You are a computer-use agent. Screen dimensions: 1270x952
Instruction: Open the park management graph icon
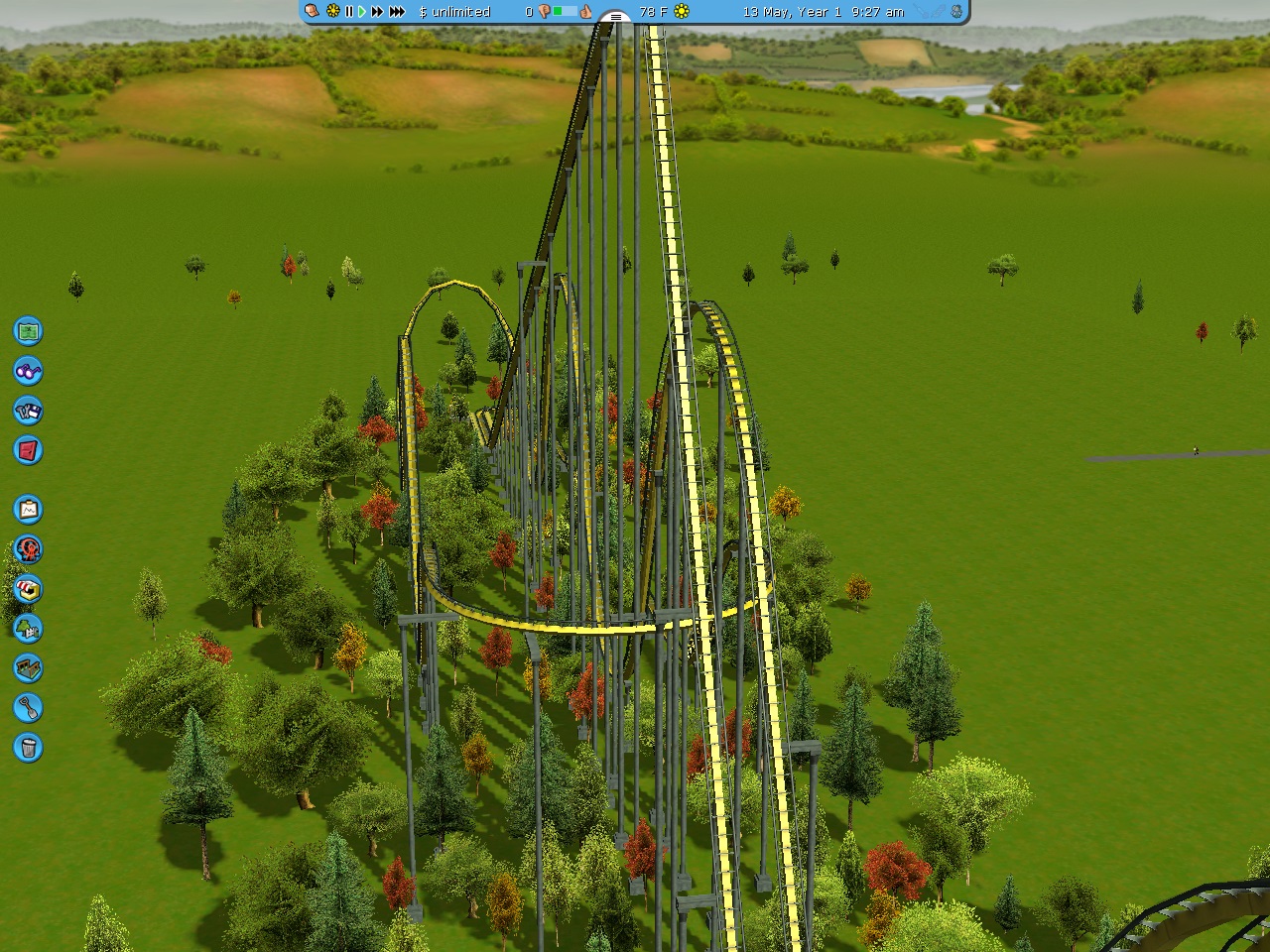tap(28, 510)
